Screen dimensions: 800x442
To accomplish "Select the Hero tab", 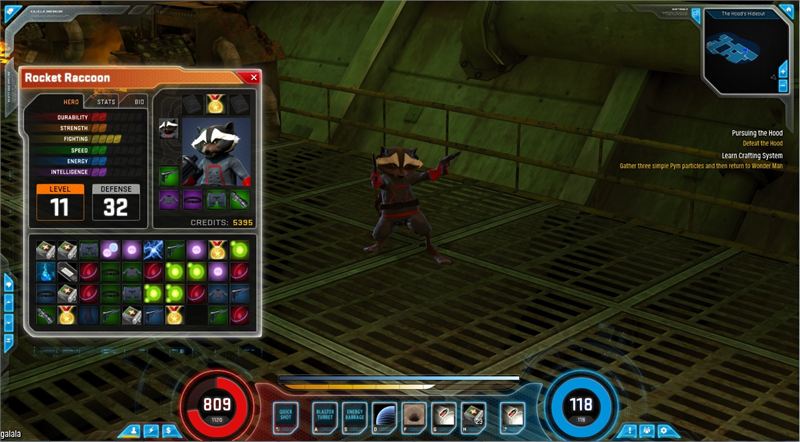I will 71,102.
